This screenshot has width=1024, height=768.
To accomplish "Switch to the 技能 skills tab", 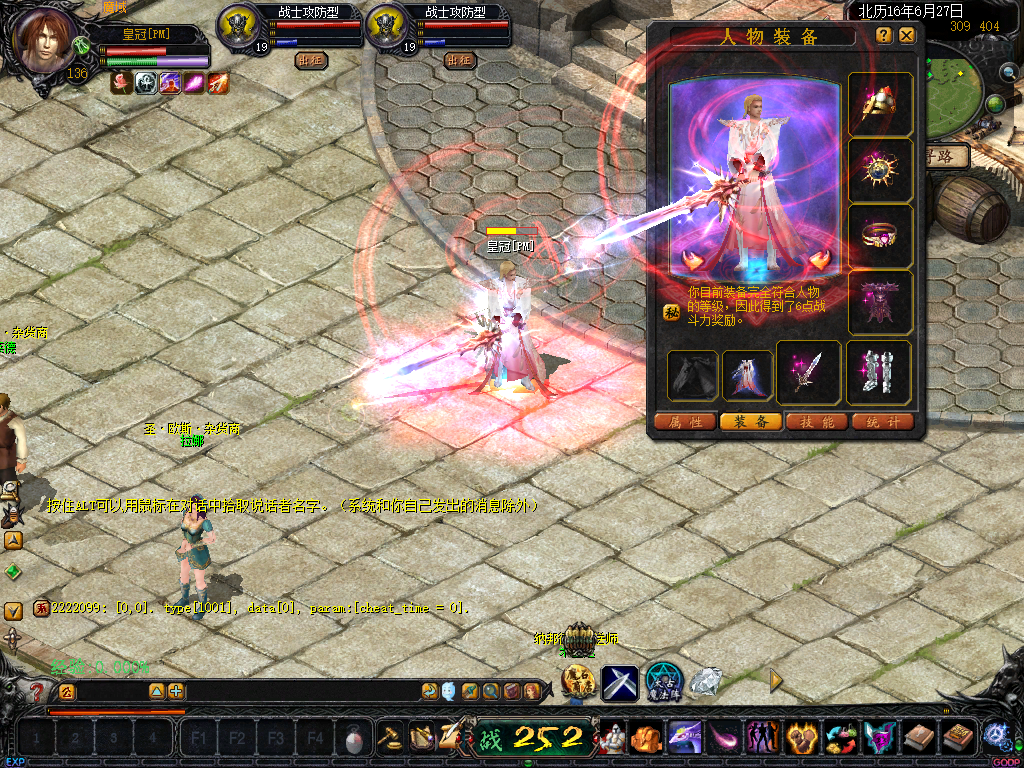I will tap(817, 422).
